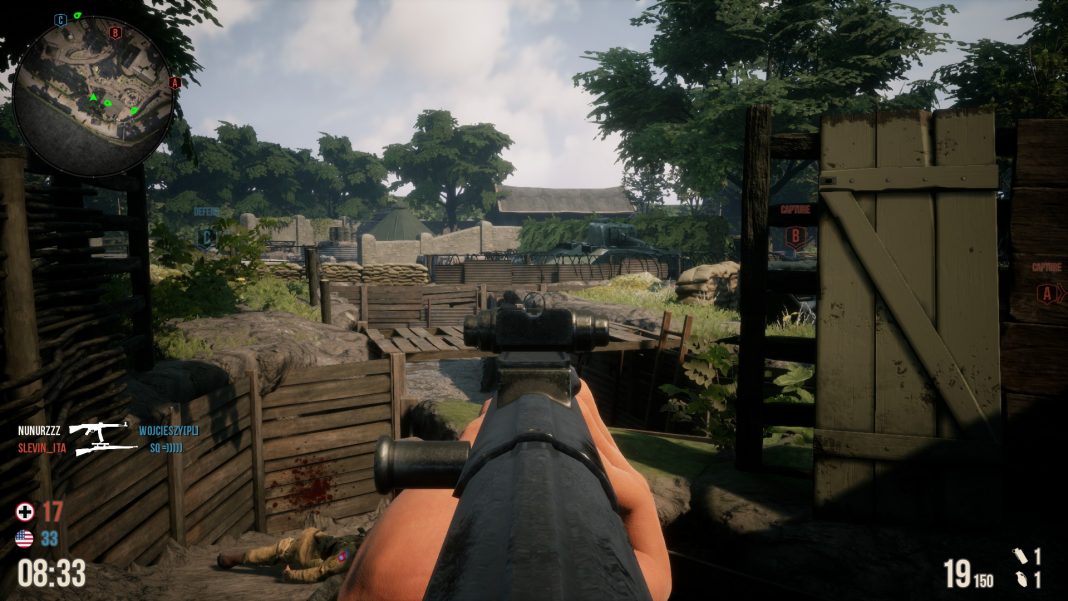Select the Defend C objective marker
The image size is (1068, 601).
pyautogui.click(x=207, y=237)
